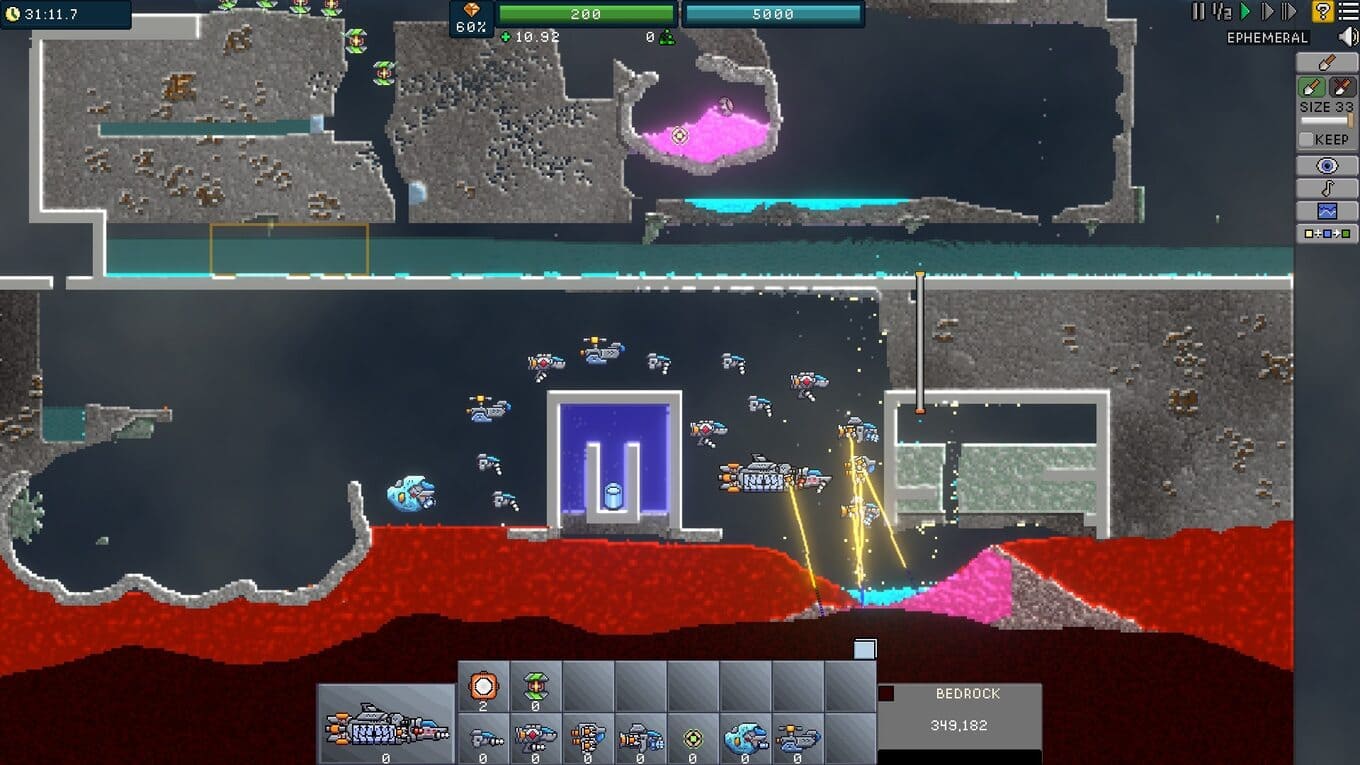This screenshot has width=1360, height=765.
Task: Select the green dig shovel mode
Action: (x=1312, y=87)
